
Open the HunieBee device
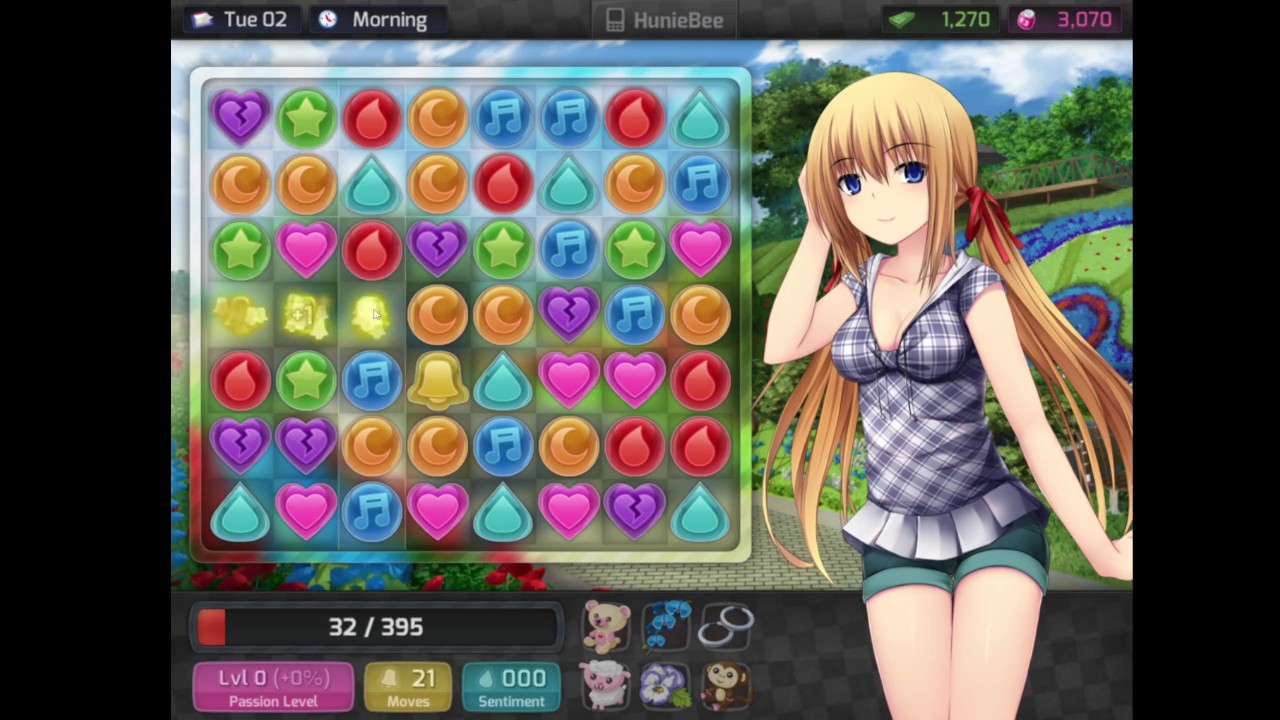click(x=664, y=20)
